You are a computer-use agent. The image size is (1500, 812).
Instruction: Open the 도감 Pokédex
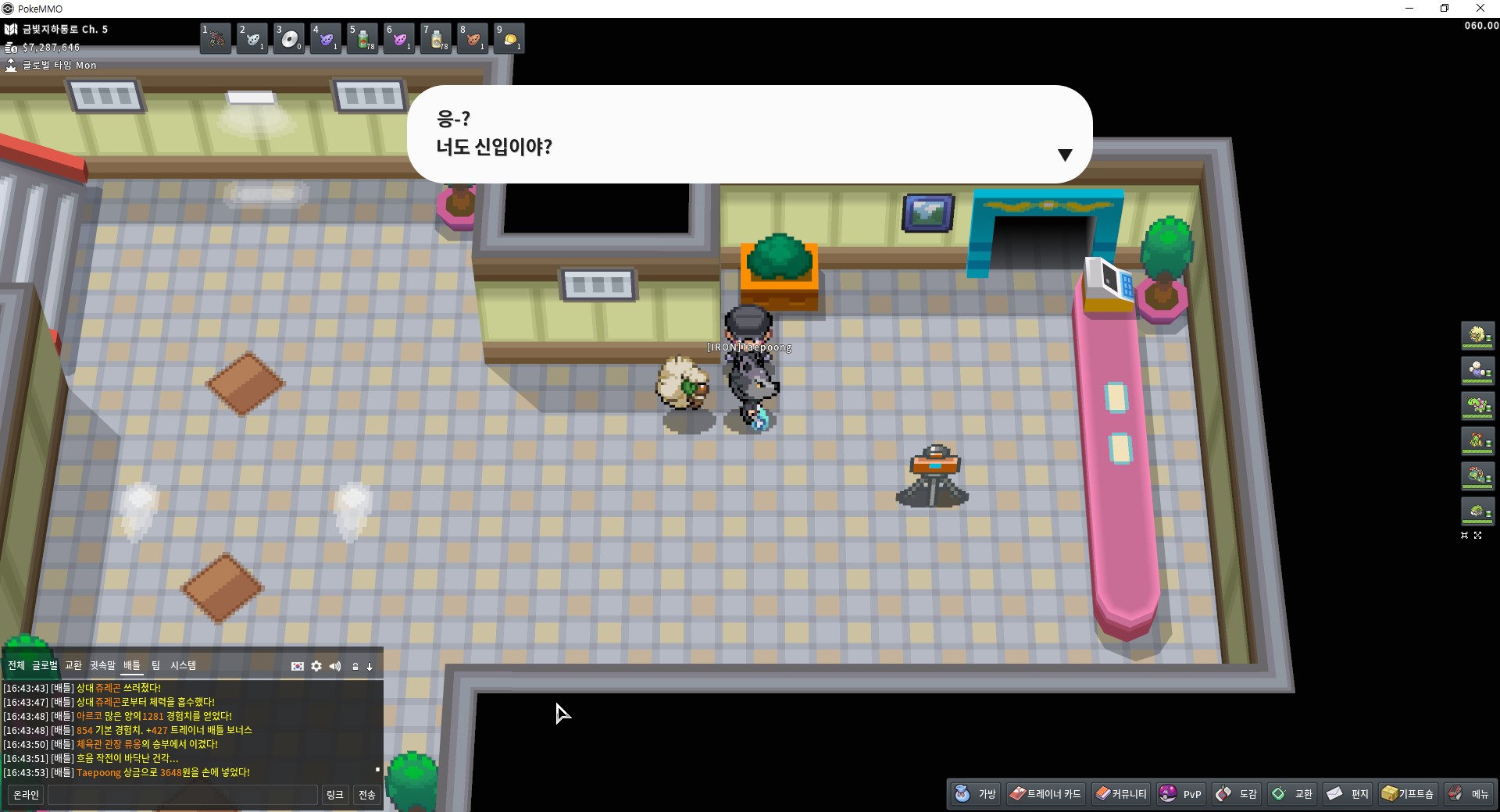(x=1236, y=794)
